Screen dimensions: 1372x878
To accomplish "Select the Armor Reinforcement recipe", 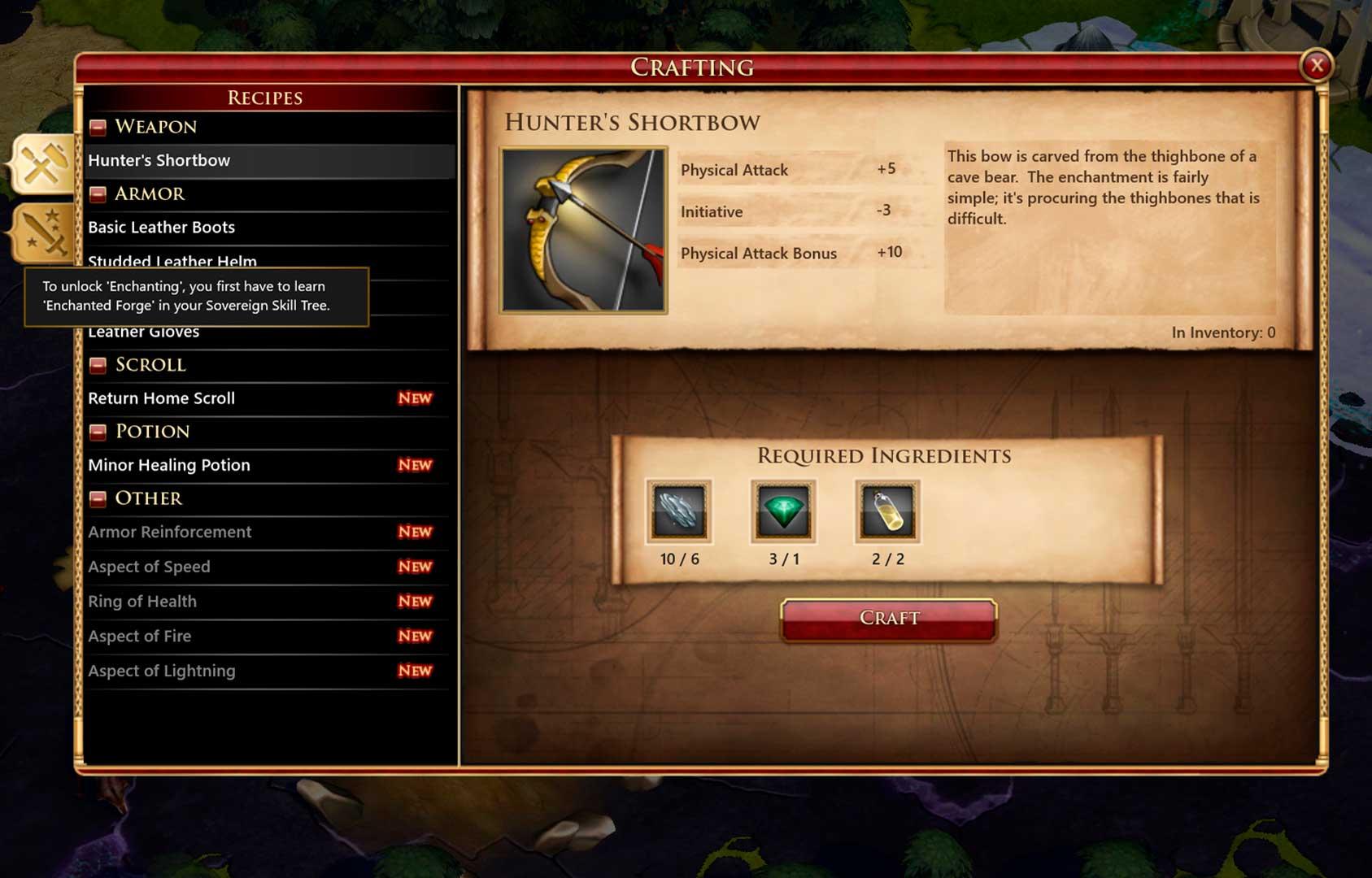I will (268, 532).
